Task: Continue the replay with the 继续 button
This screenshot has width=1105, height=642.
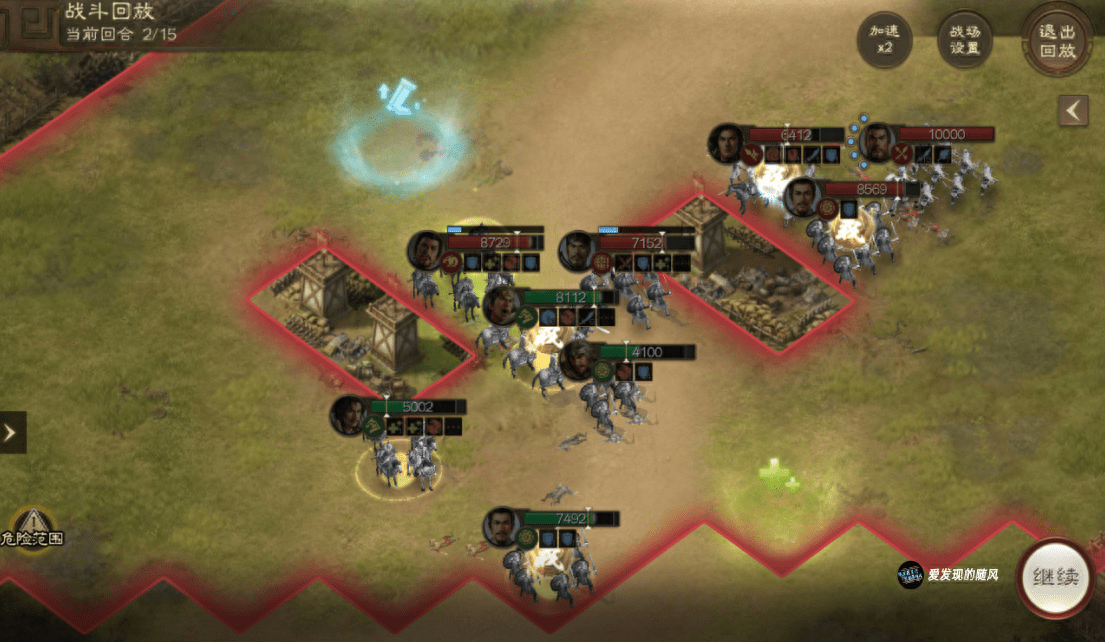Action: coord(1056,579)
